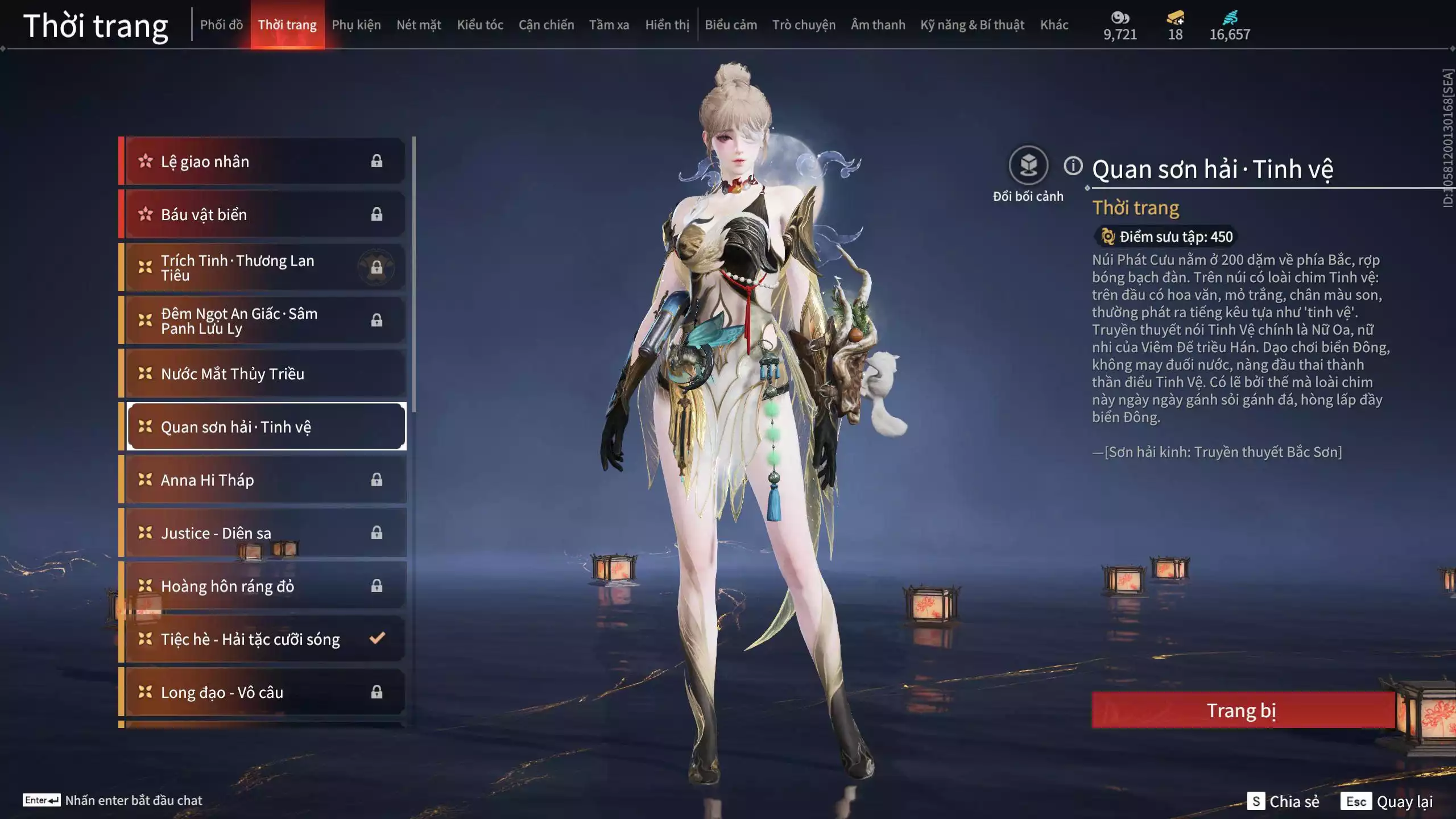This screenshot has width=1456, height=819.
Task: Pick the Nước Mắt Thủy Triều outfit
Action: [x=264, y=374]
